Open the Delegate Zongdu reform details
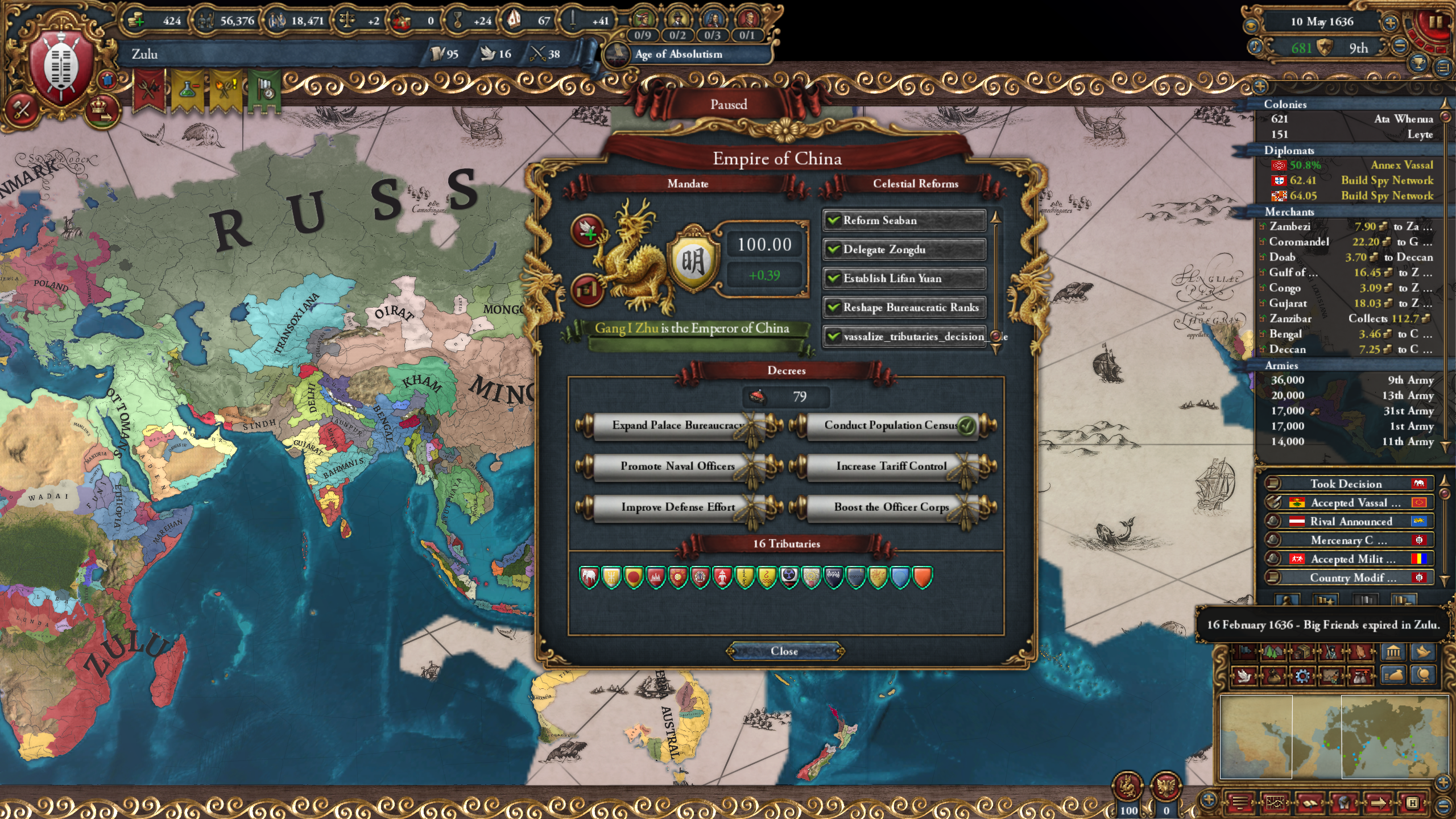The width and height of the screenshot is (1456, 819). tap(904, 250)
